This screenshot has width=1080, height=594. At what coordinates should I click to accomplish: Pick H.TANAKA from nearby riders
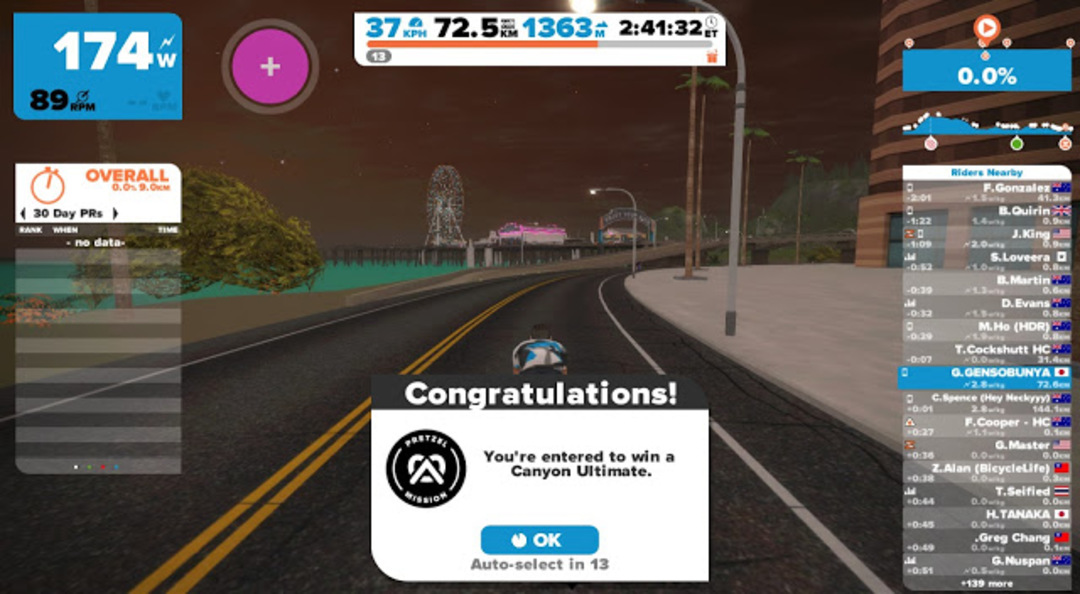pos(987,518)
